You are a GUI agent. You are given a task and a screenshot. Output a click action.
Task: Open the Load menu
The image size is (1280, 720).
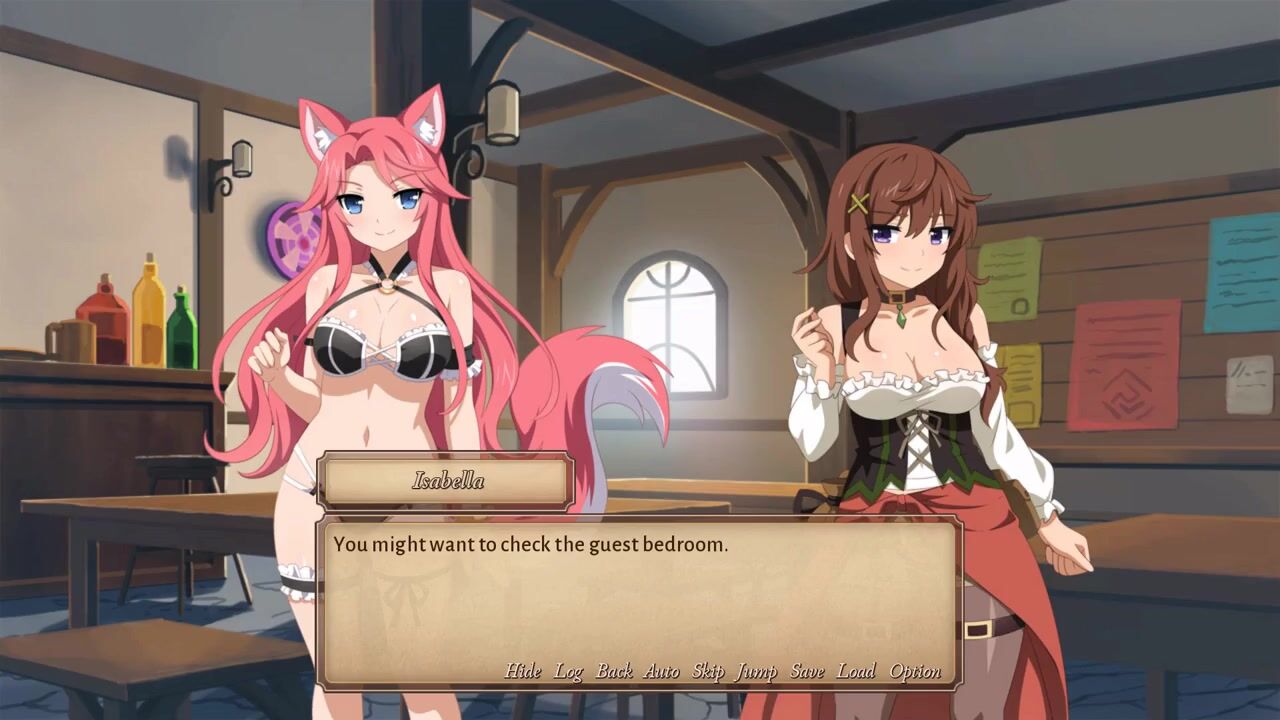[x=856, y=671]
